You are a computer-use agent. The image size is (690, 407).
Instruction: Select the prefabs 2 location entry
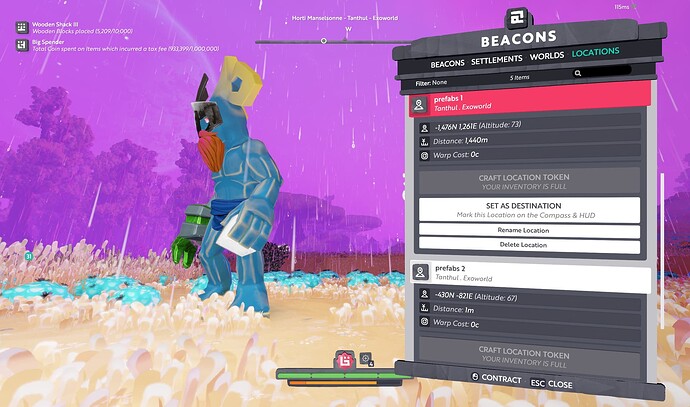531,273
